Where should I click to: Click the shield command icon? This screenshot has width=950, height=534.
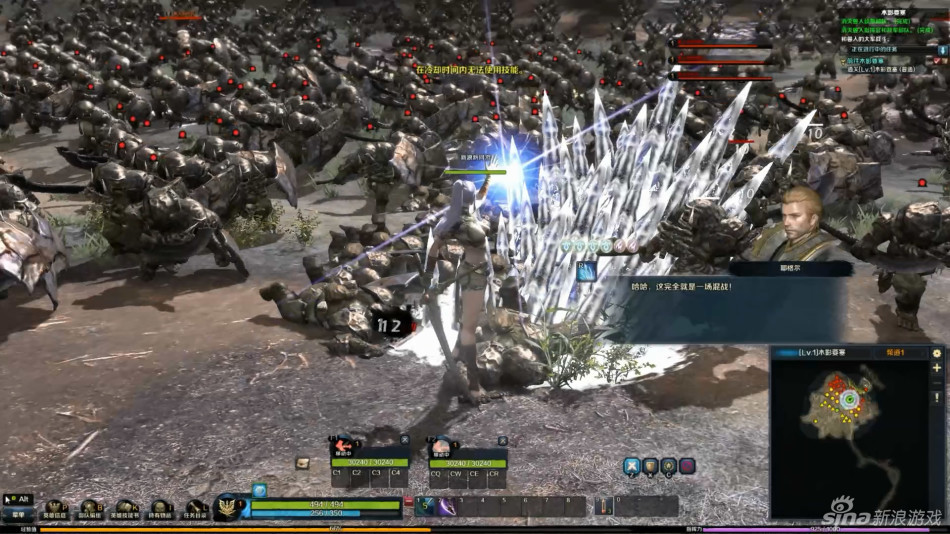pos(650,465)
